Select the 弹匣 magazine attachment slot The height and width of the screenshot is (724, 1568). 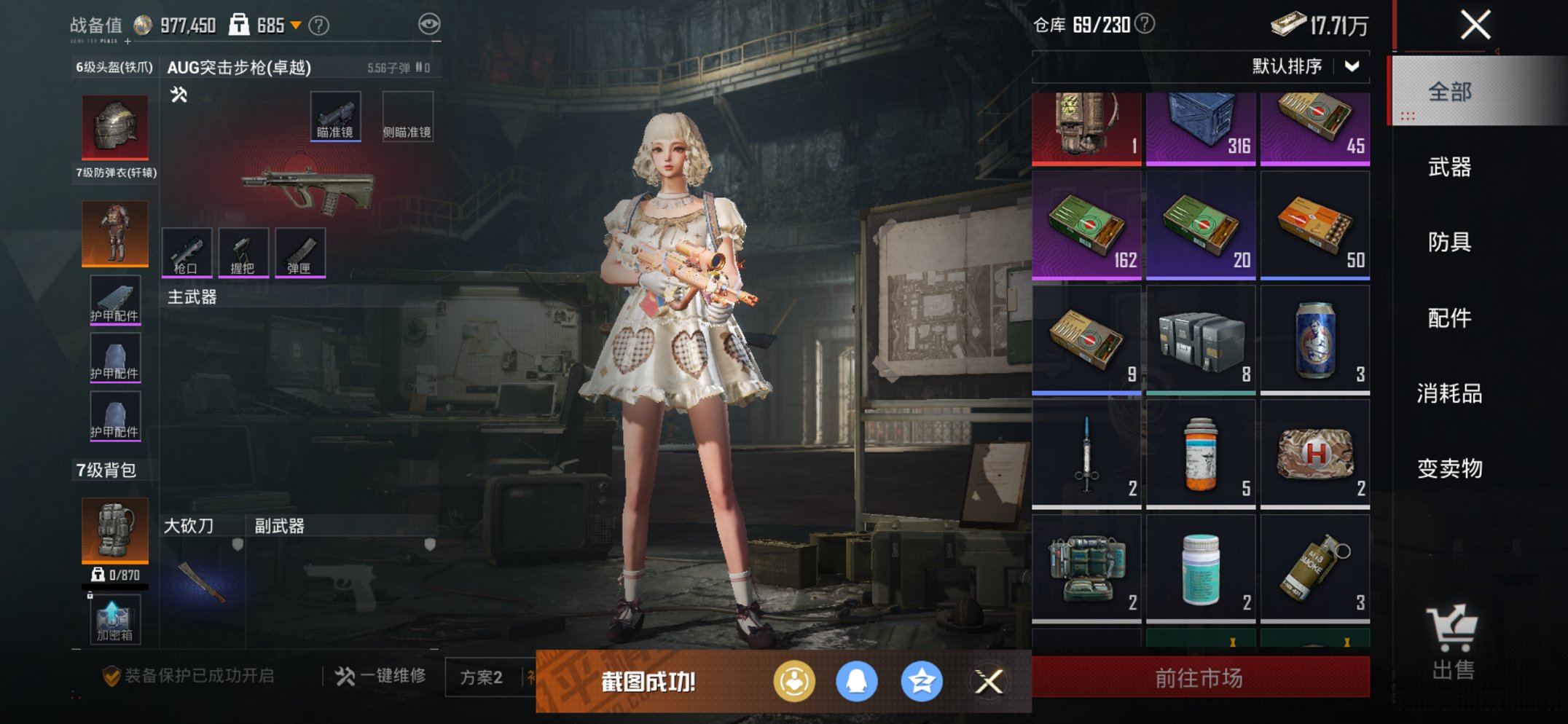(300, 253)
